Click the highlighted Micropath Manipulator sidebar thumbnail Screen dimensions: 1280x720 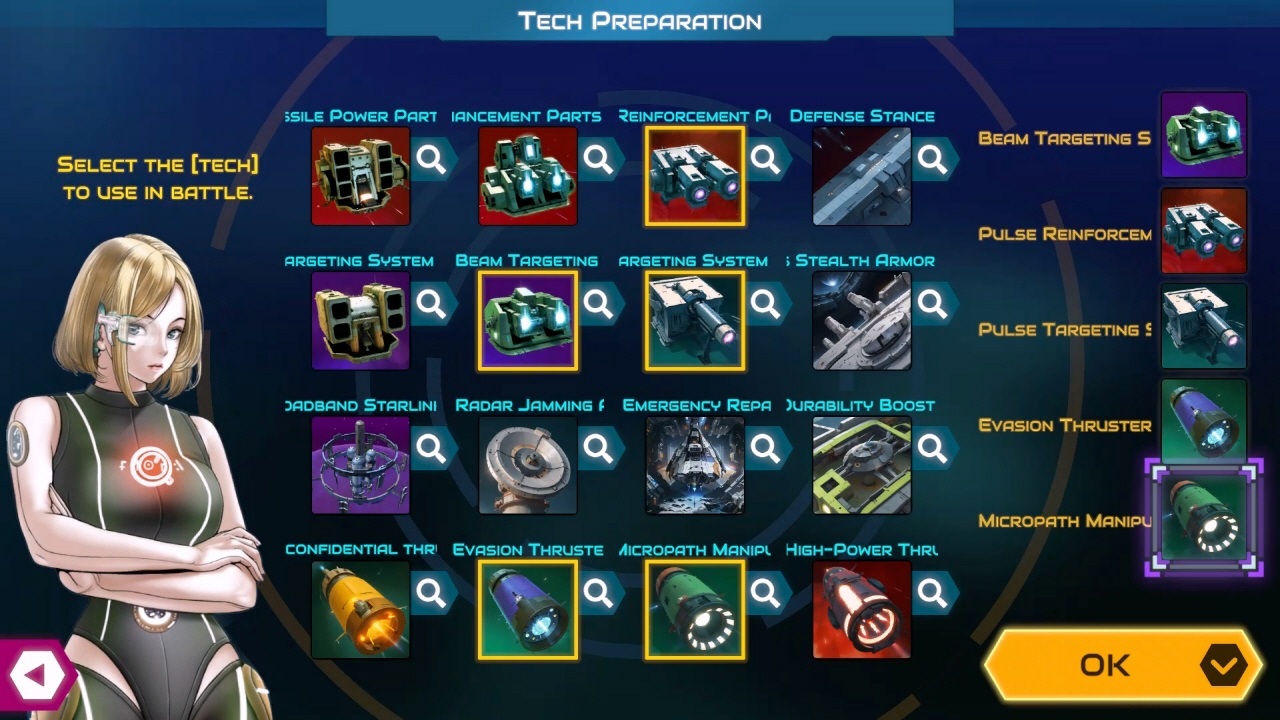pyautogui.click(x=1203, y=519)
